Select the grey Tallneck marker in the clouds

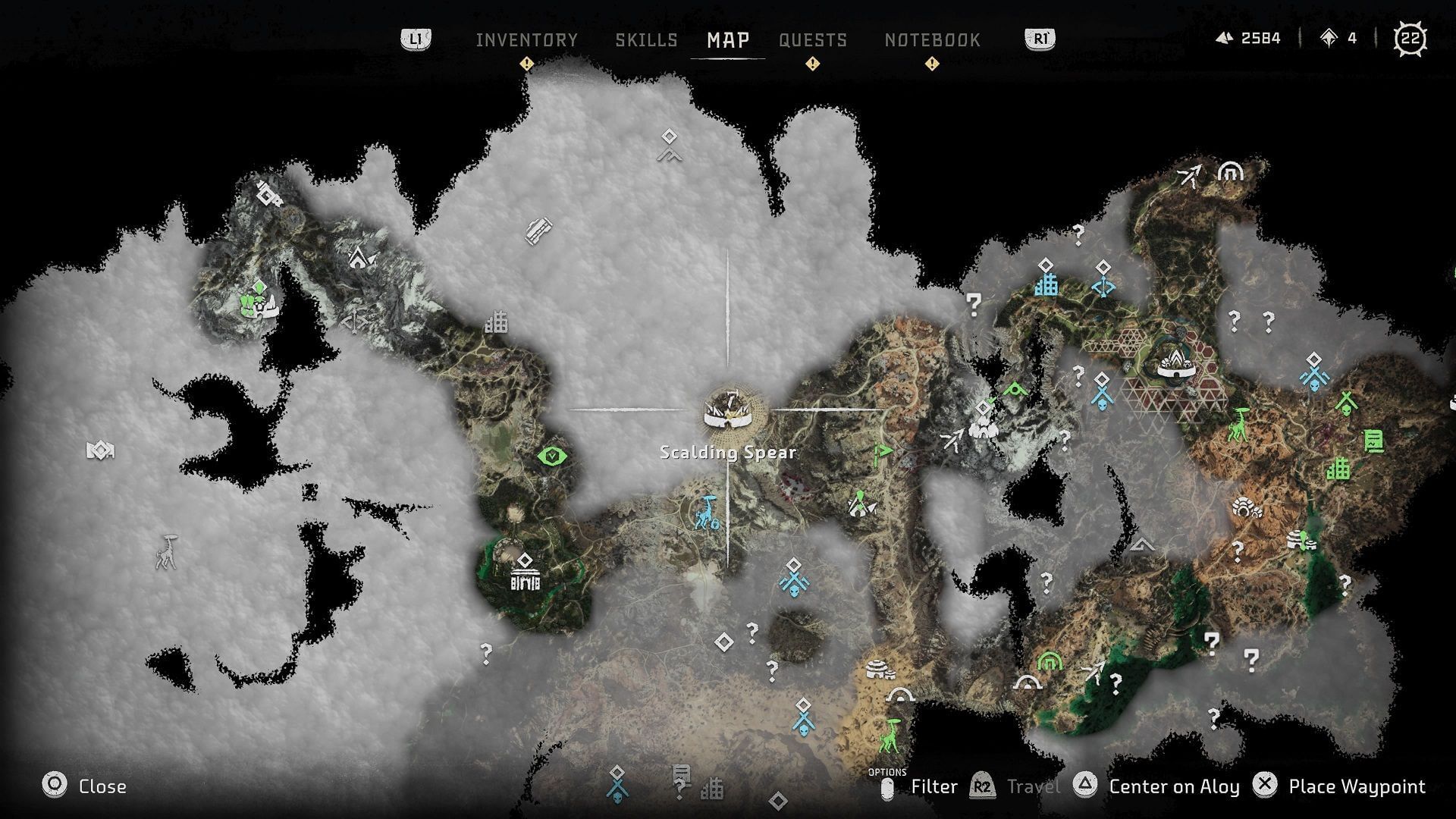pyautogui.click(x=165, y=552)
